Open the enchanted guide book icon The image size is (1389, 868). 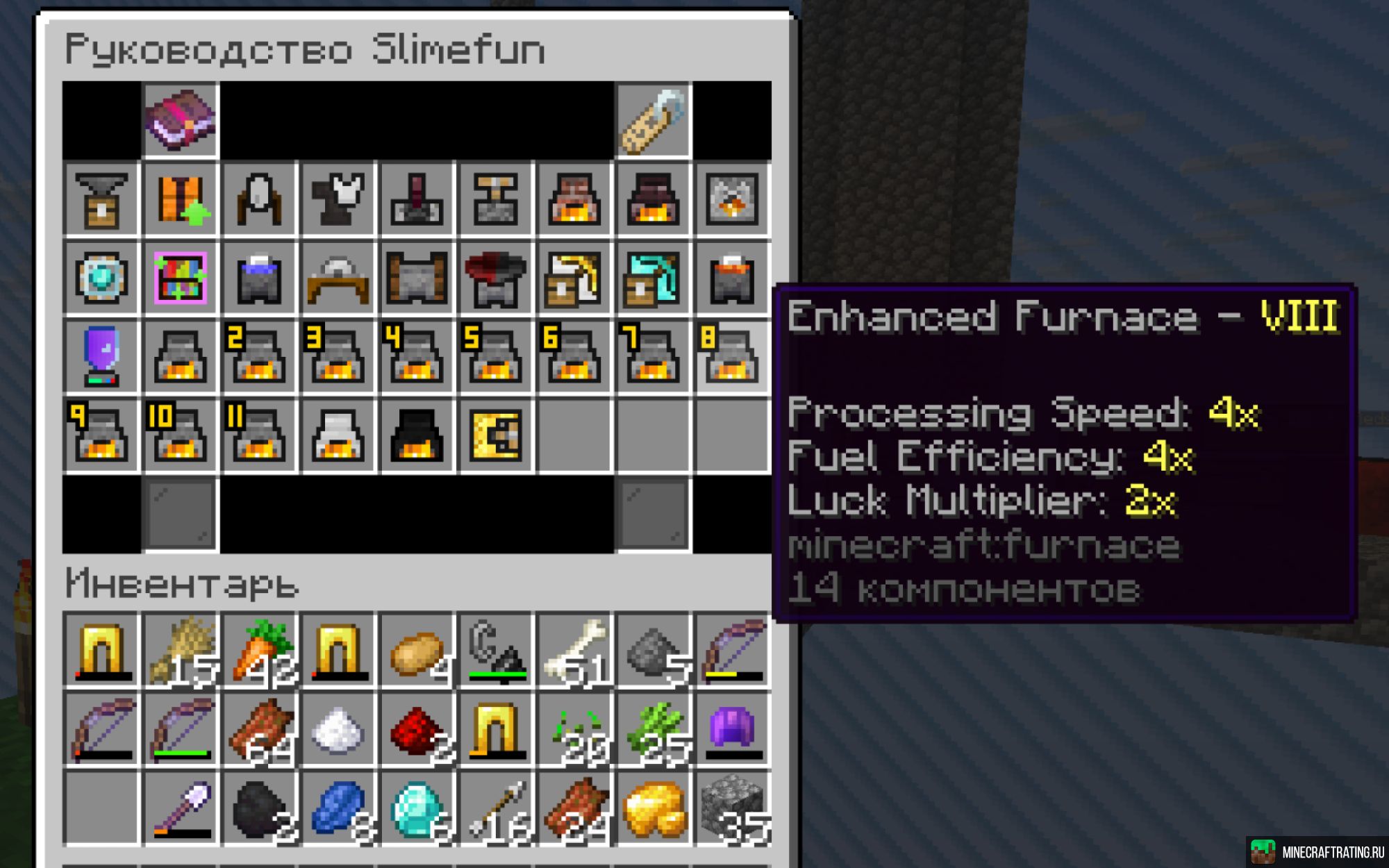point(181,120)
